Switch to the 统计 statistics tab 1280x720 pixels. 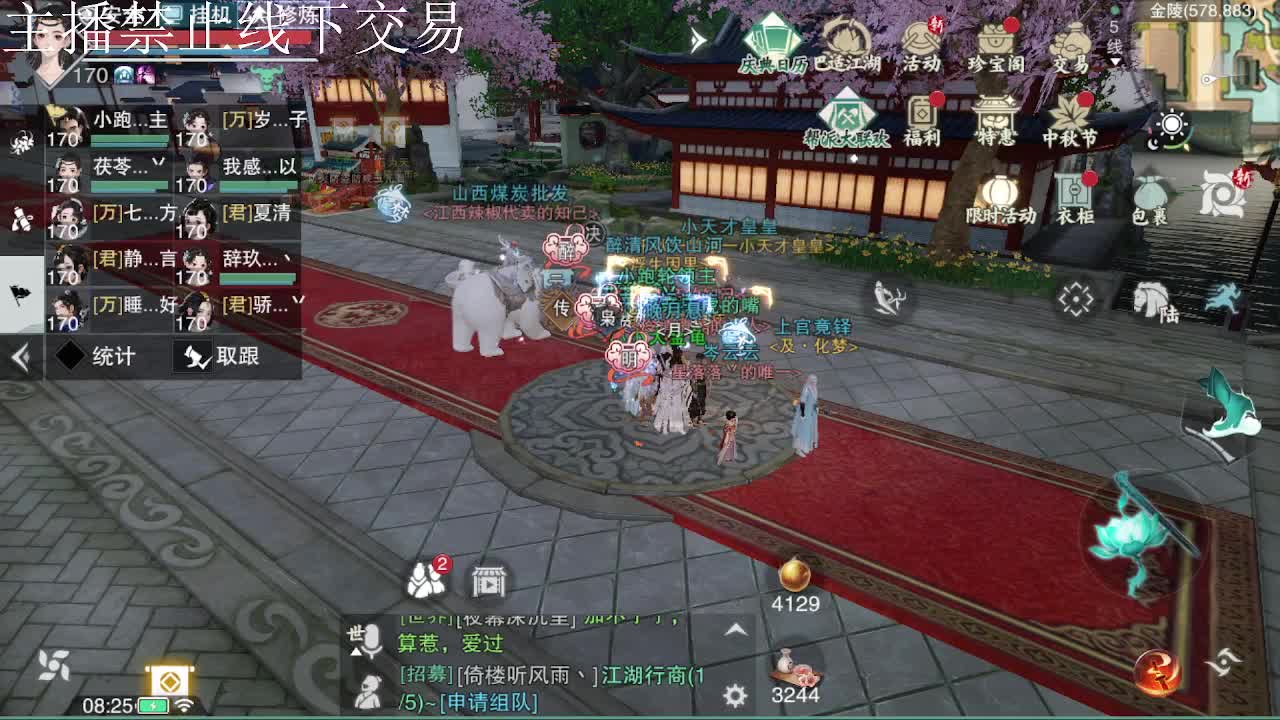coord(110,356)
